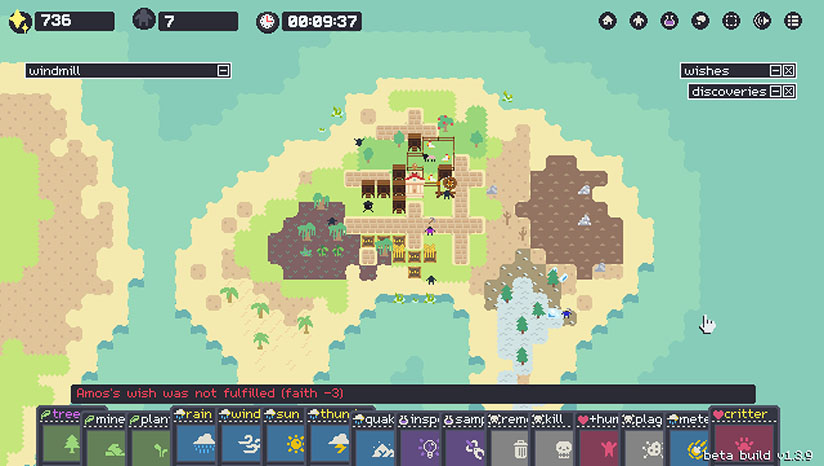Choose the quake power

[x=378, y=441]
